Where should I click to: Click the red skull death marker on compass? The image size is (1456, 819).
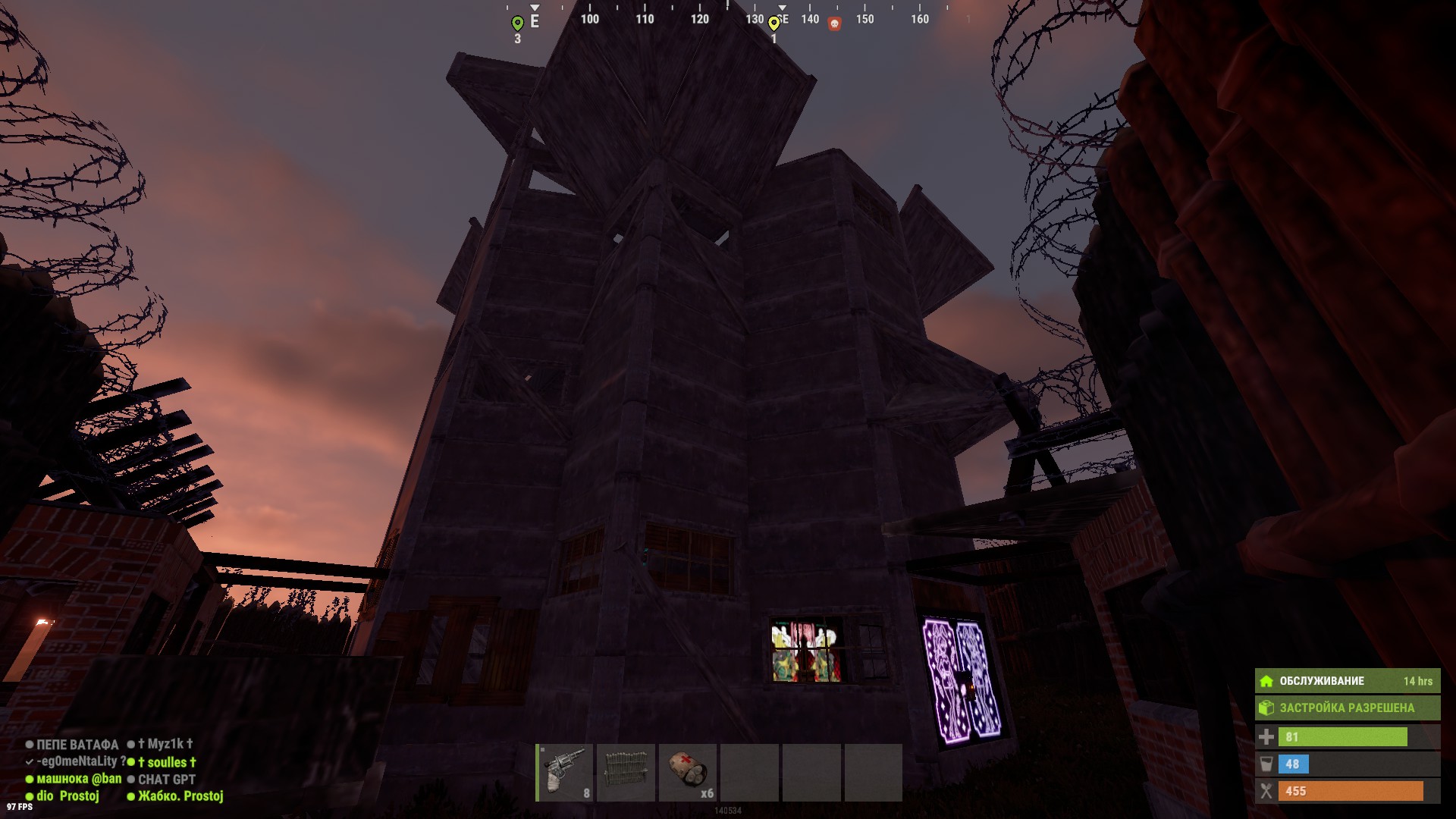point(834,24)
